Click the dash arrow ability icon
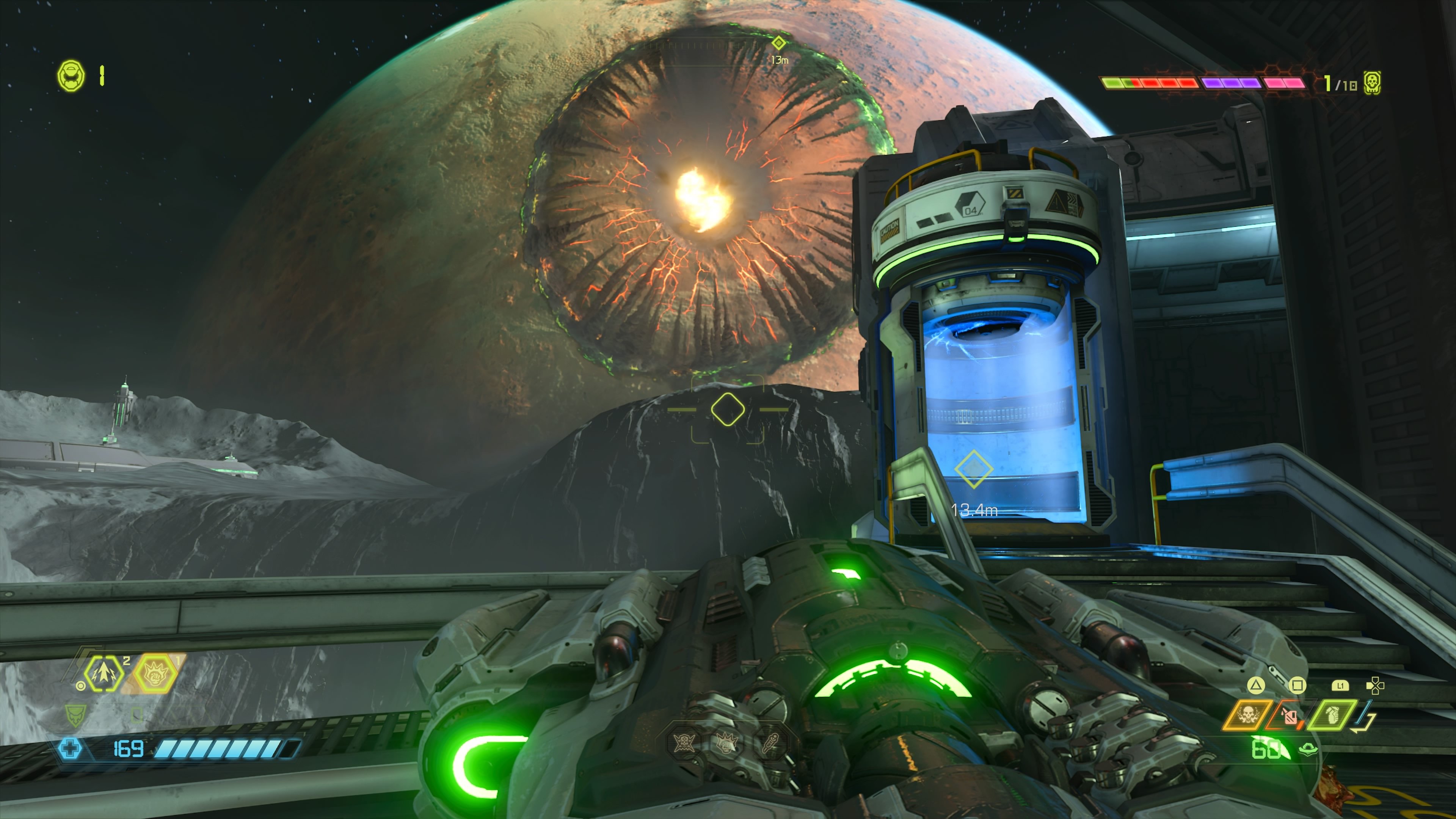Image resolution: width=1456 pixels, height=819 pixels. 104,675
